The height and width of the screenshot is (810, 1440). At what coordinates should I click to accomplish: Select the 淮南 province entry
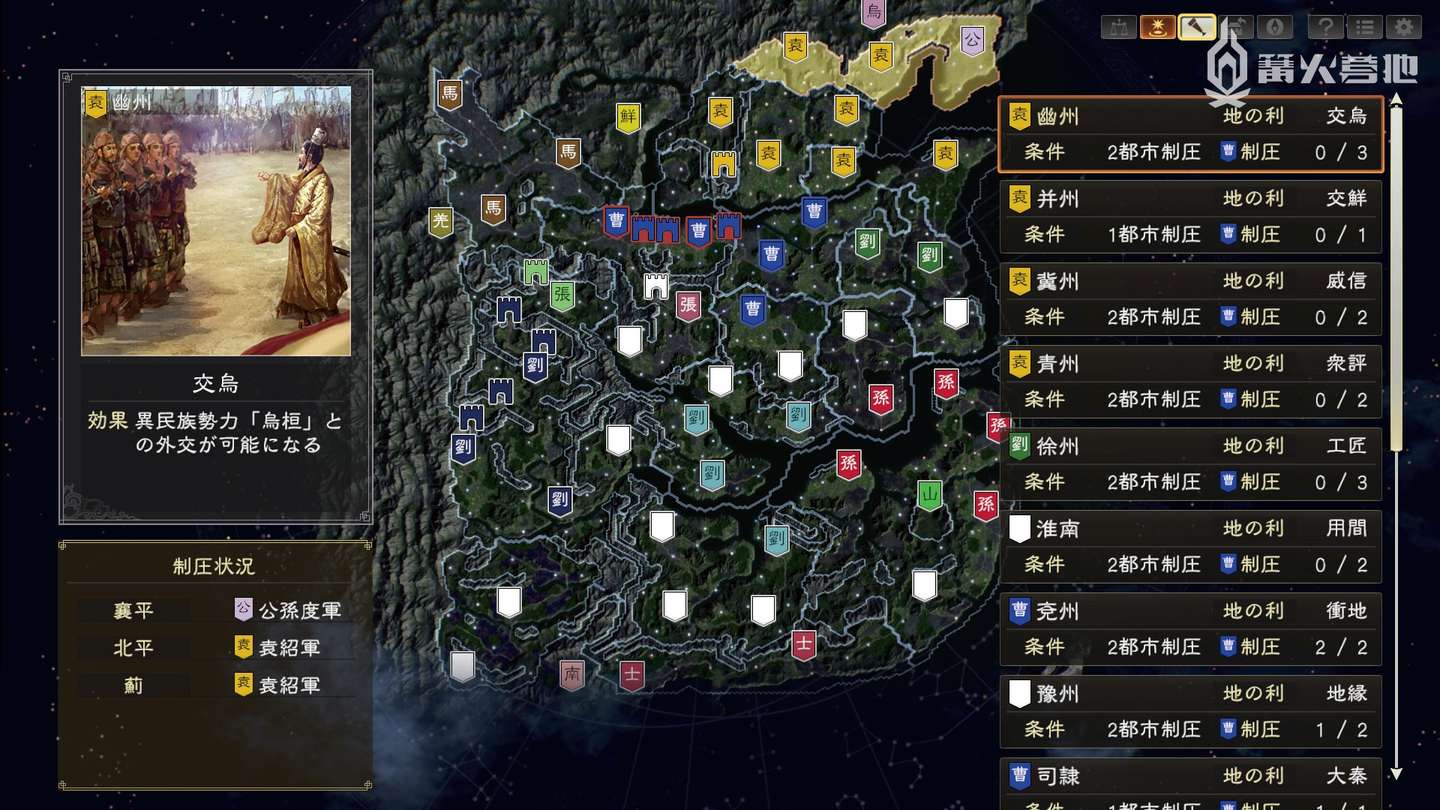1190,546
